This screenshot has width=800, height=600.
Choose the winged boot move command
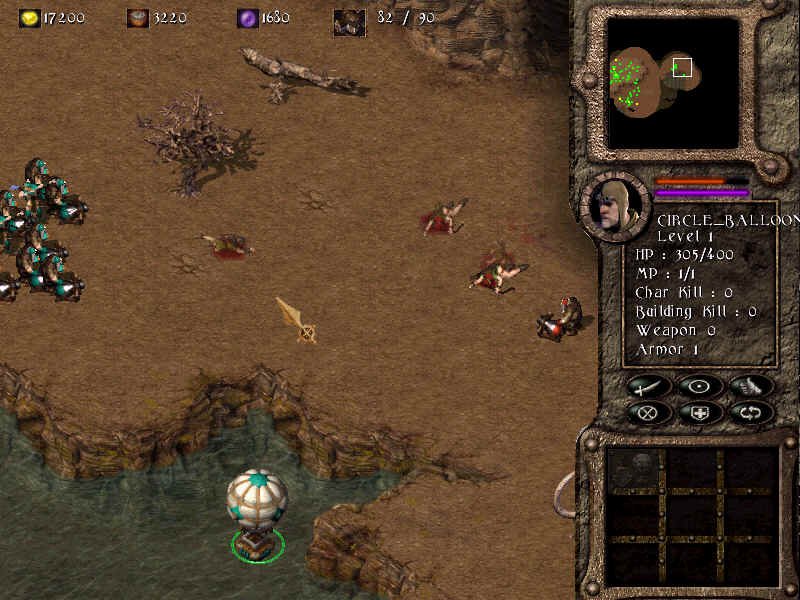click(751, 386)
